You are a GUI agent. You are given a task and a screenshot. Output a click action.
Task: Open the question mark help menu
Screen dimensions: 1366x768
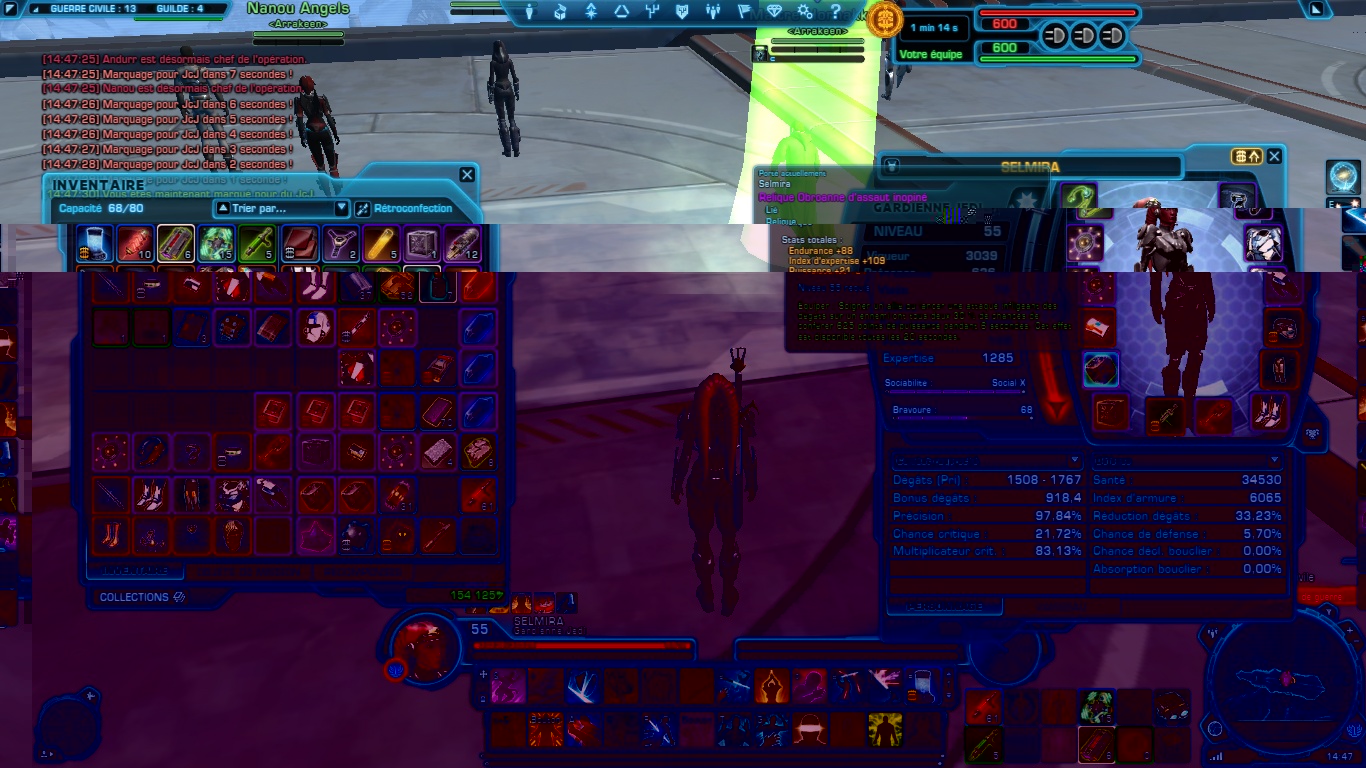coord(837,12)
